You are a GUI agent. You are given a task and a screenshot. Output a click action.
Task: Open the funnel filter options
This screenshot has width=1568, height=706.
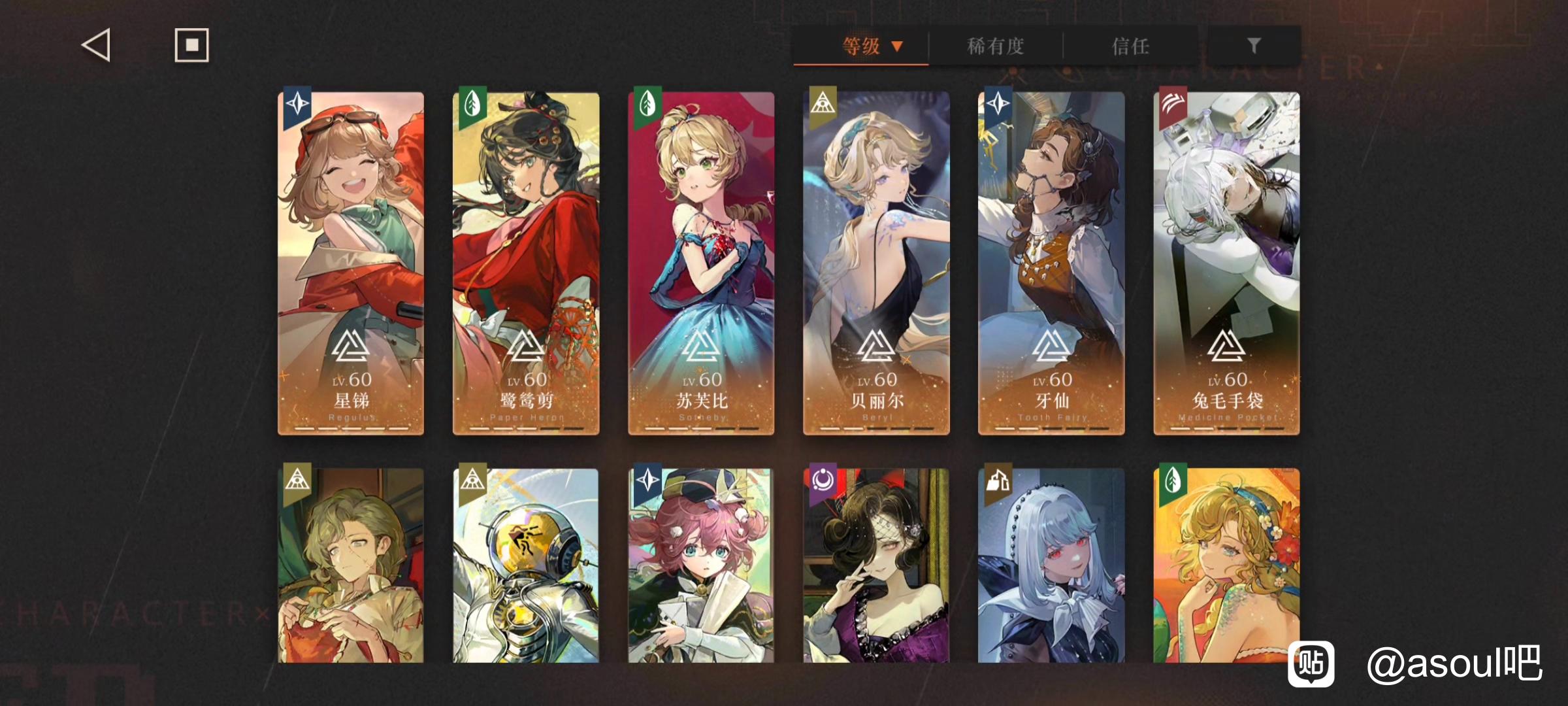coord(1253,46)
